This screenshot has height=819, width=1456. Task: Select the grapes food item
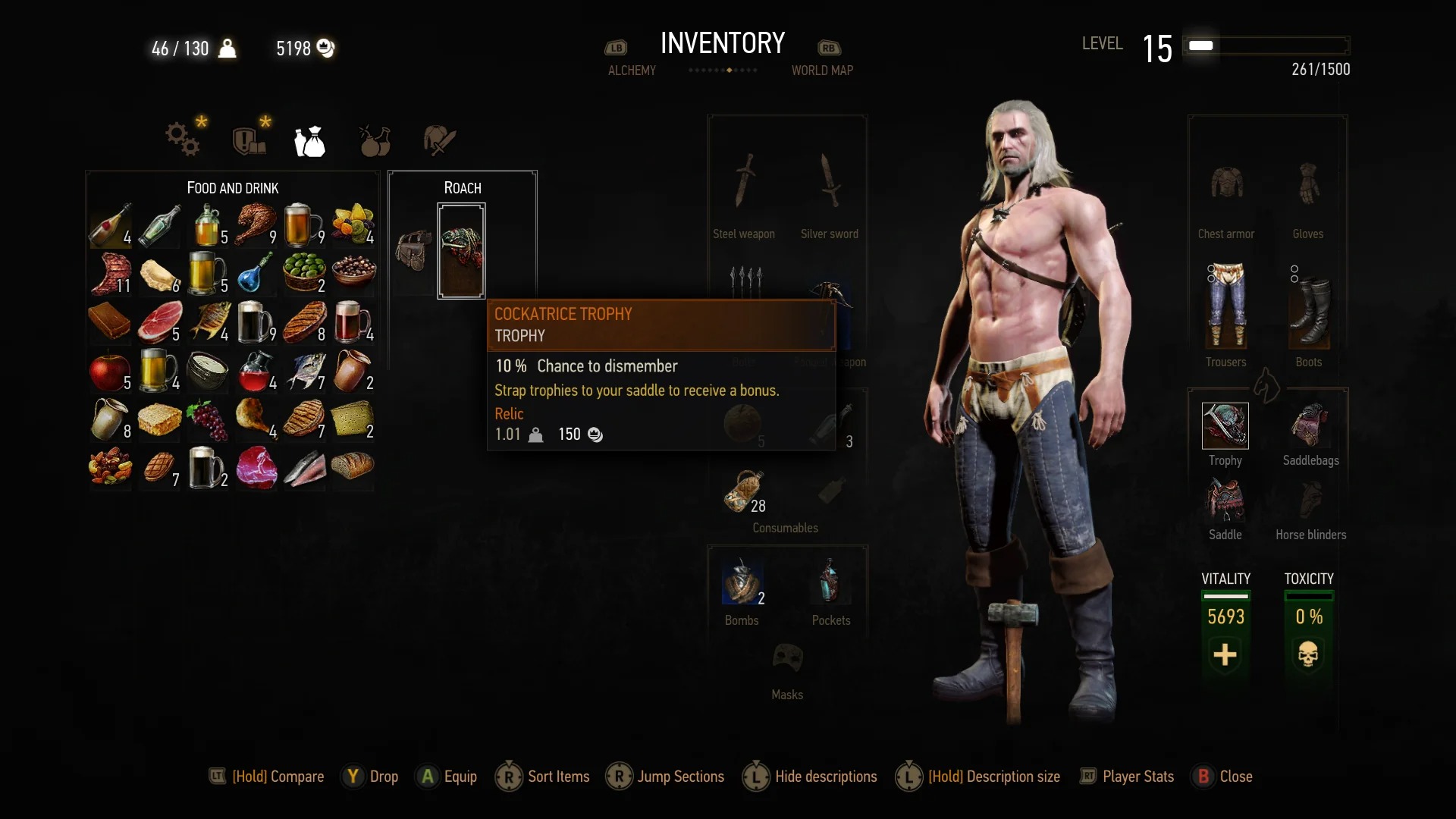[207, 420]
